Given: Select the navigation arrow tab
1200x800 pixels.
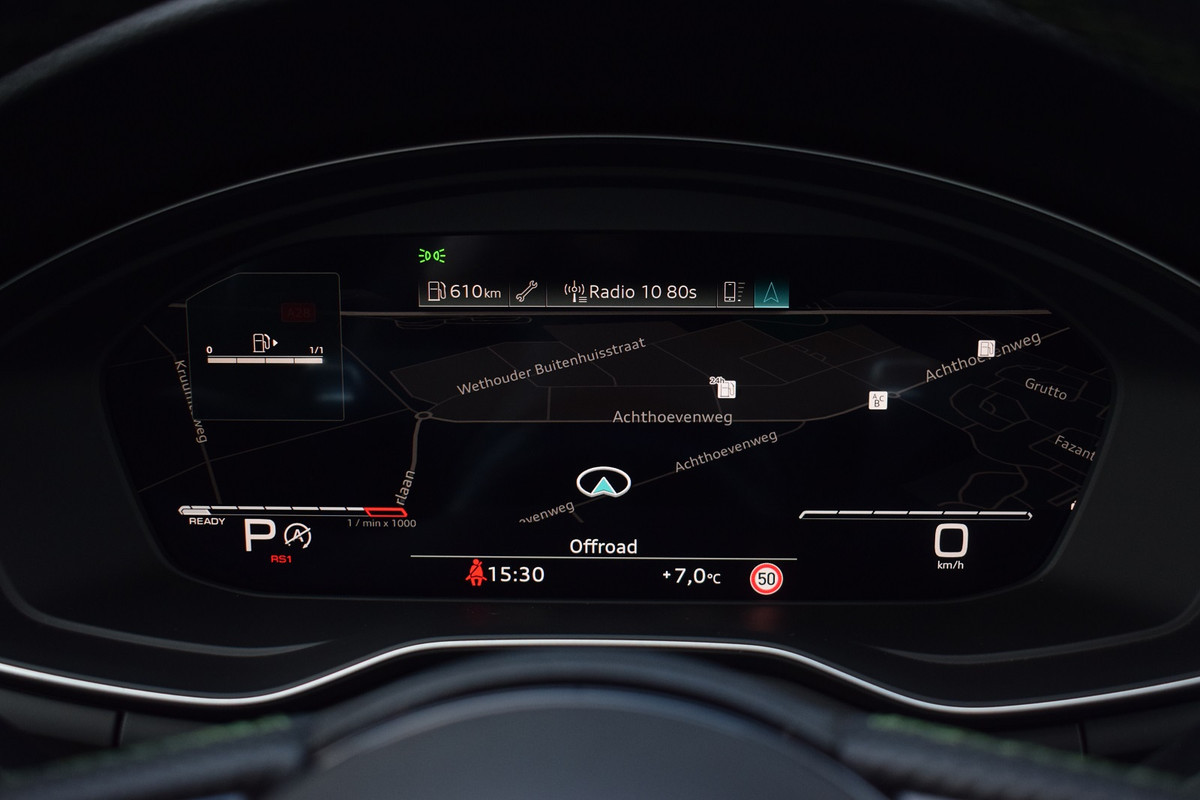Looking at the screenshot, I should [771, 292].
